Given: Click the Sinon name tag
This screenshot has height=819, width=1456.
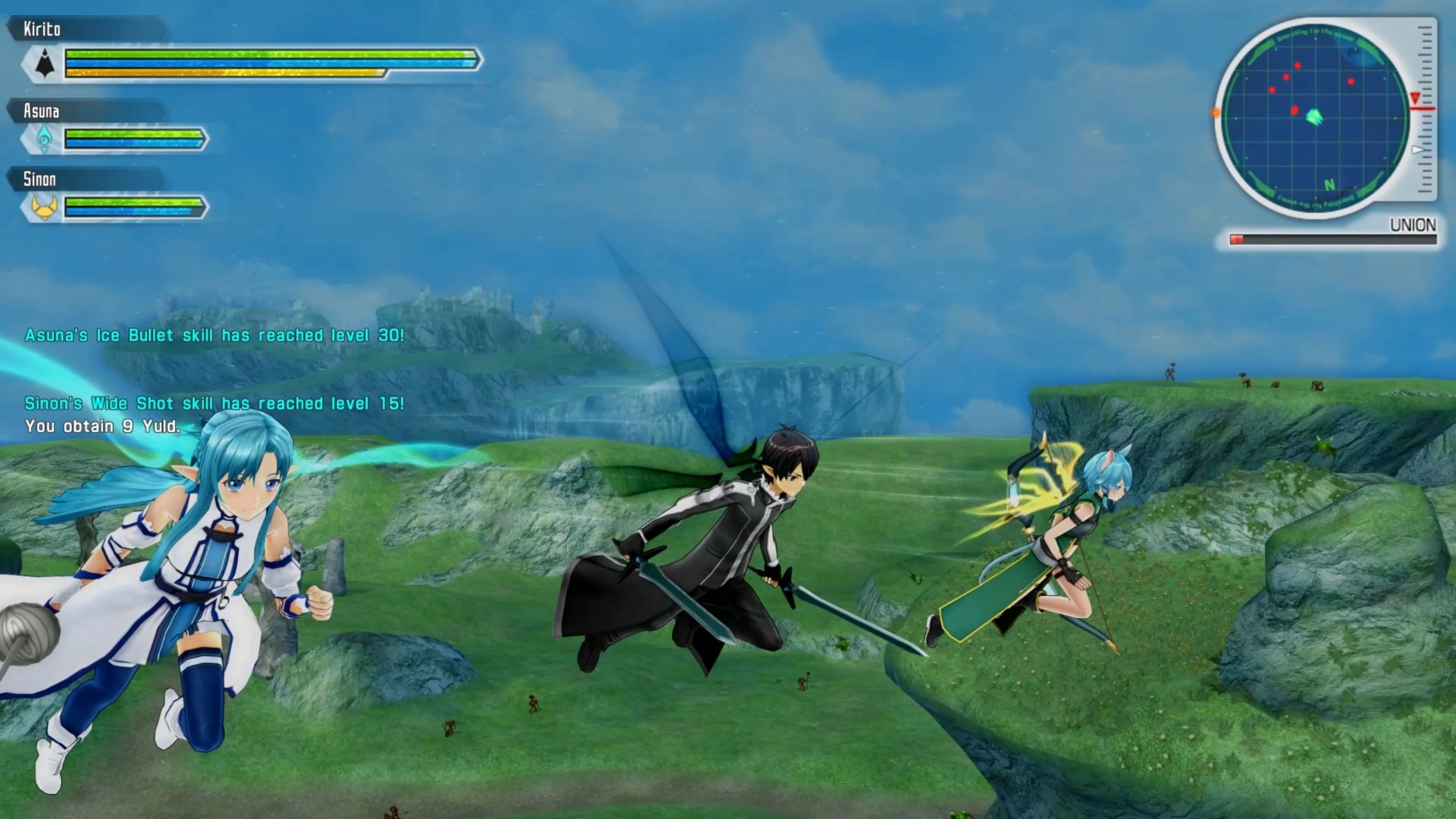Looking at the screenshot, I should pyautogui.click(x=39, y=180).
